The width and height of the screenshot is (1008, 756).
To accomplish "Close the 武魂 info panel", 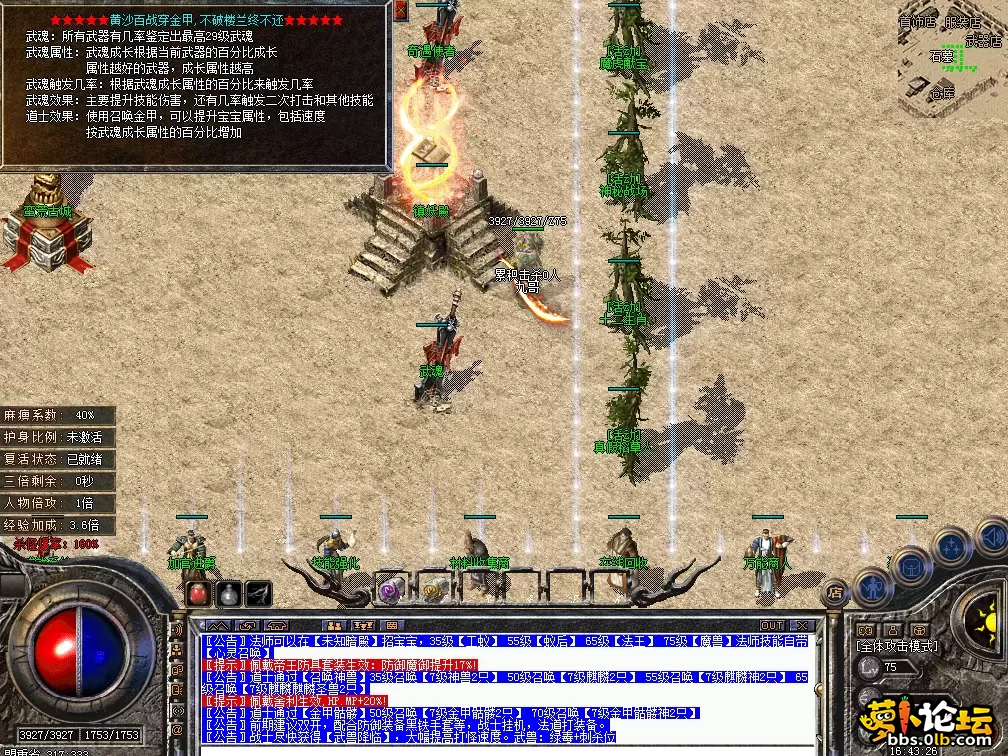I will click(401, 10).
